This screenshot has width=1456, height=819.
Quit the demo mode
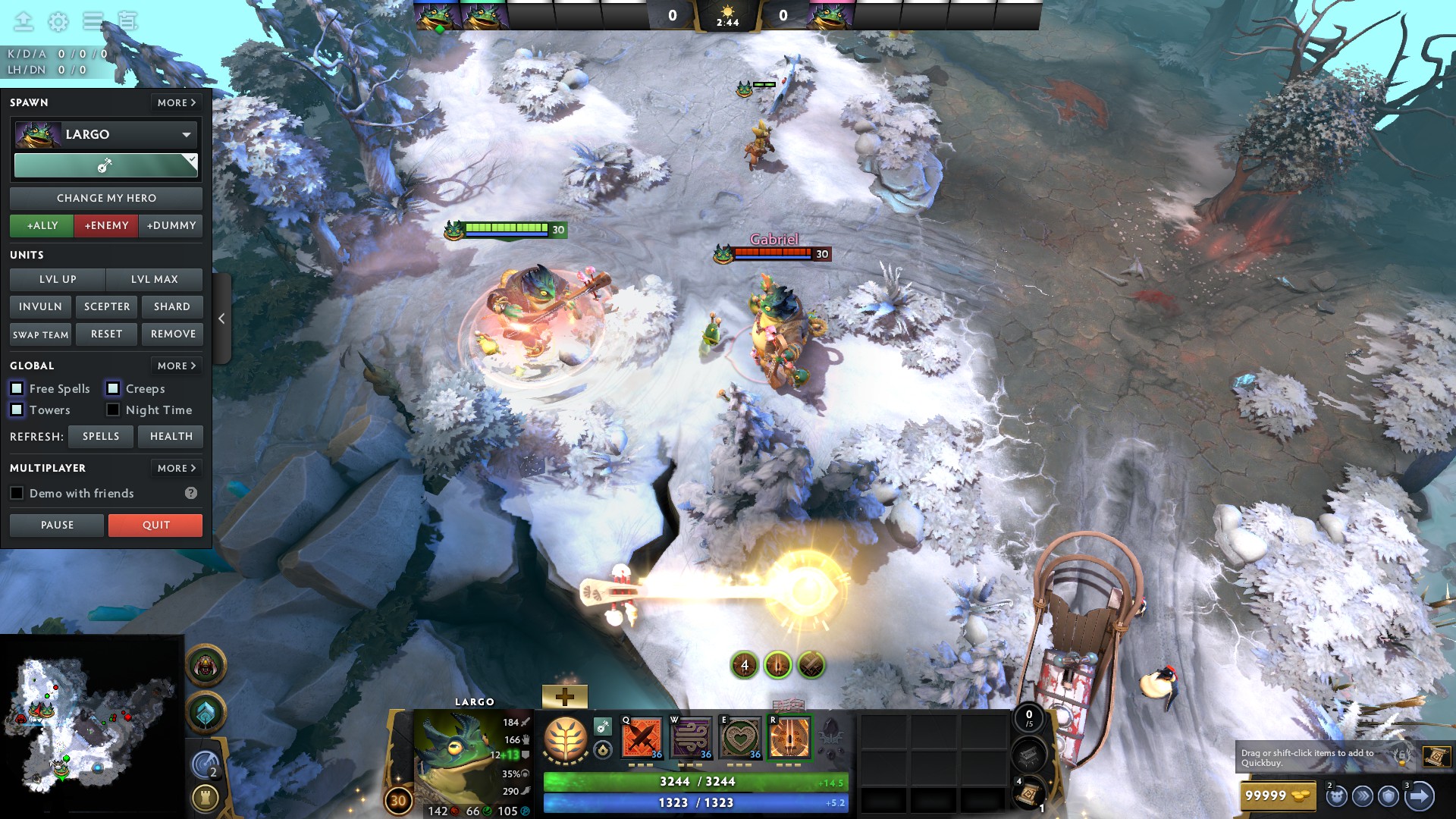pyautogui.click(x=155, y=525)
